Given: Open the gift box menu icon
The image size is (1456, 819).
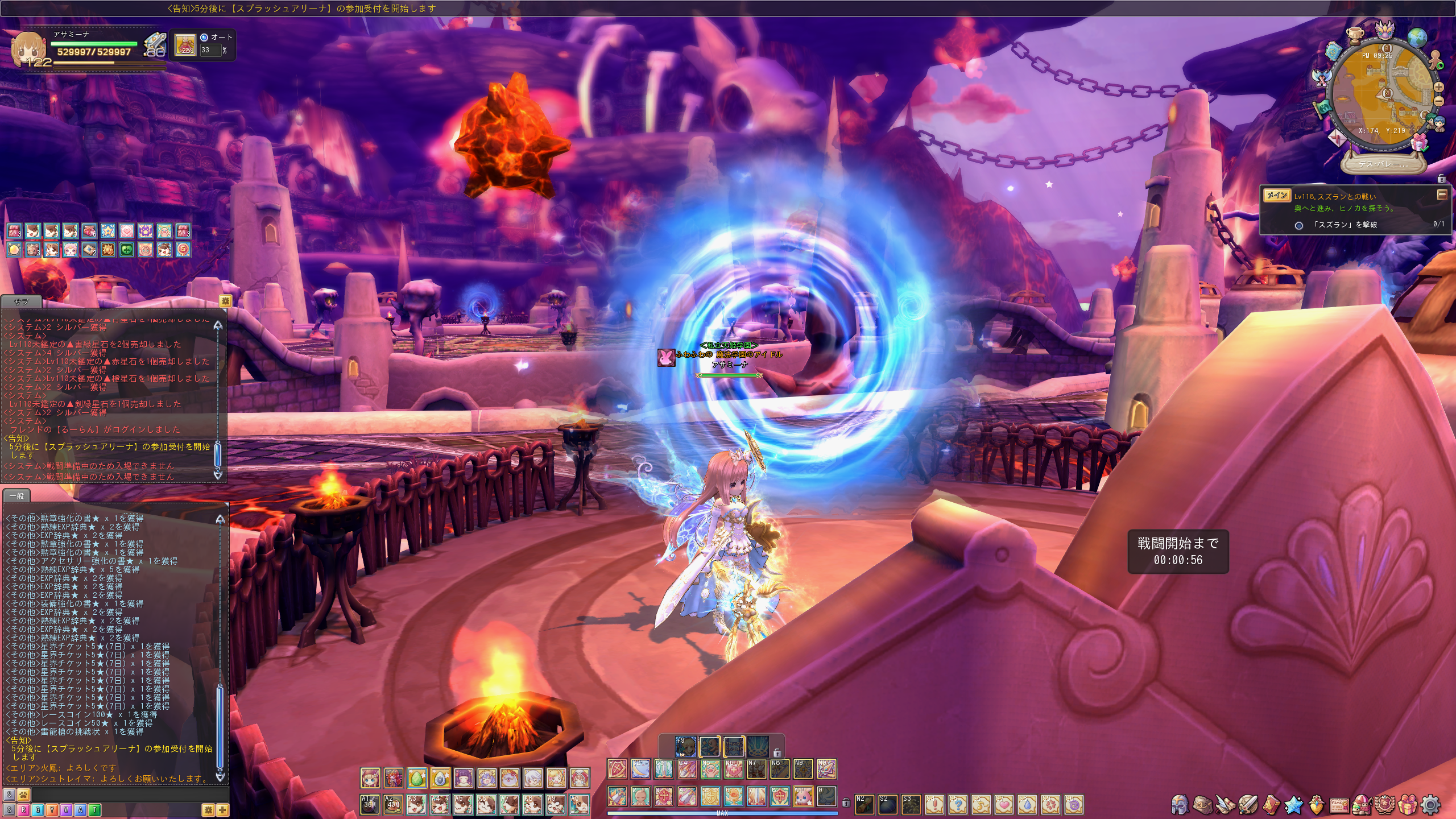Looking at the screenshot, I should coord(1408,805).
